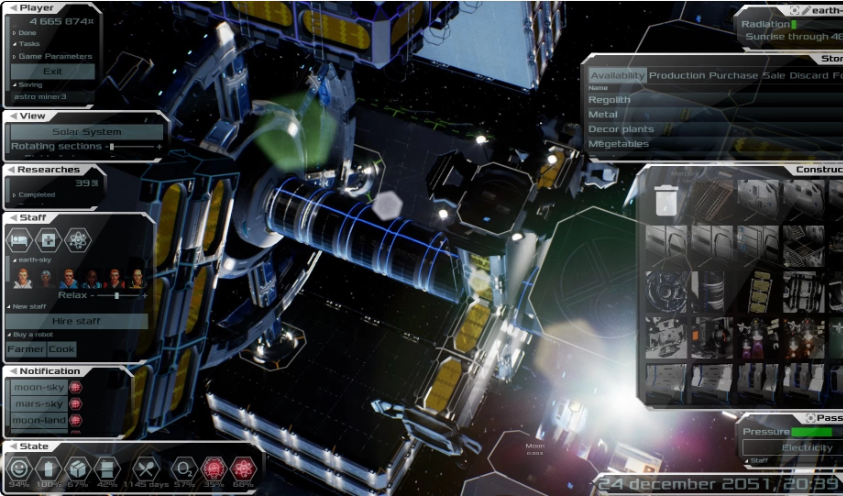The image size is (843, 496).
Task: Click the Exit button in Player panel
Action: [x=52, y=71]
